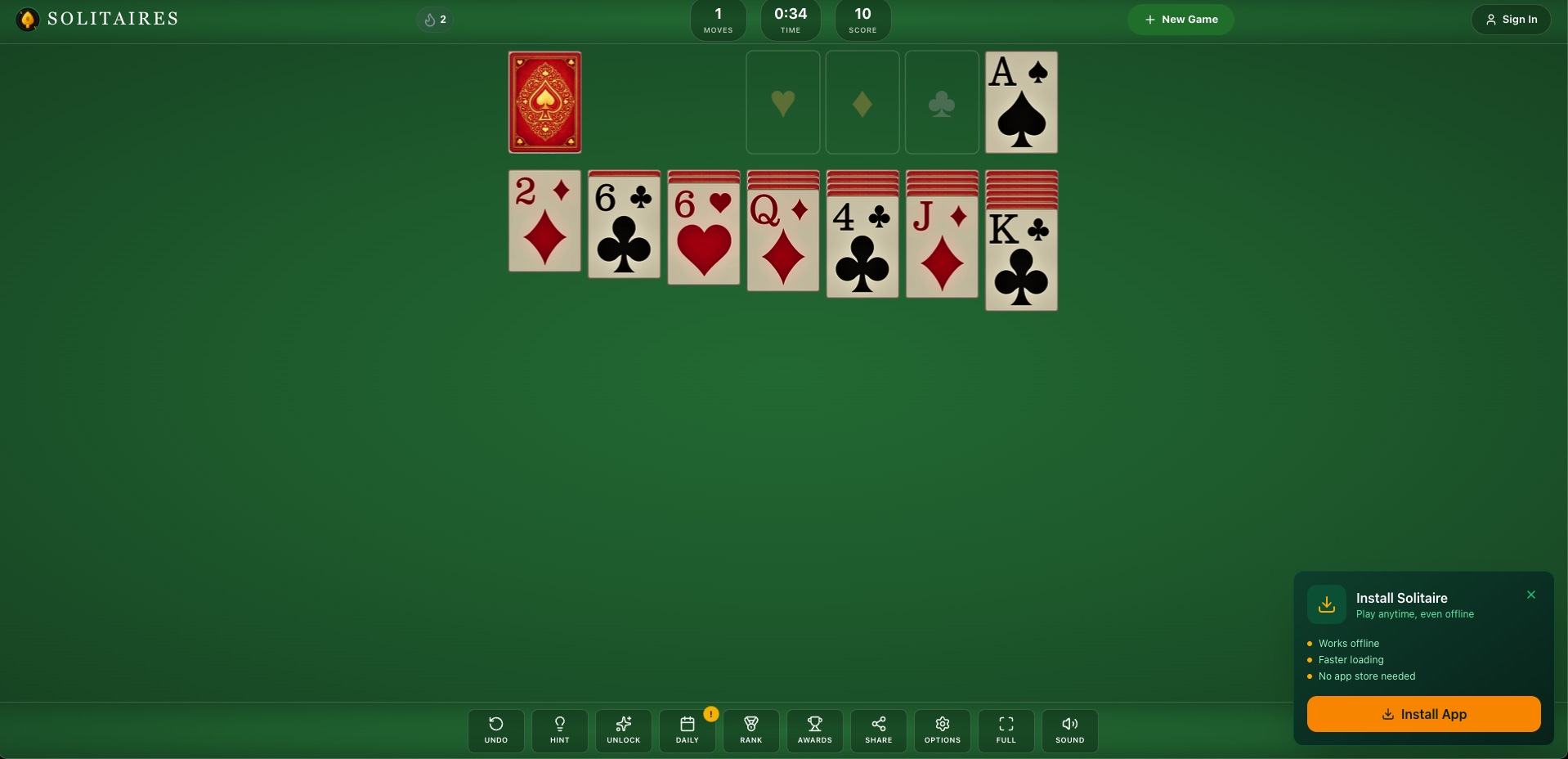Select the Ace of Spades foundation card
This screenshot has height=759, width=1568.
[1020, 102]
